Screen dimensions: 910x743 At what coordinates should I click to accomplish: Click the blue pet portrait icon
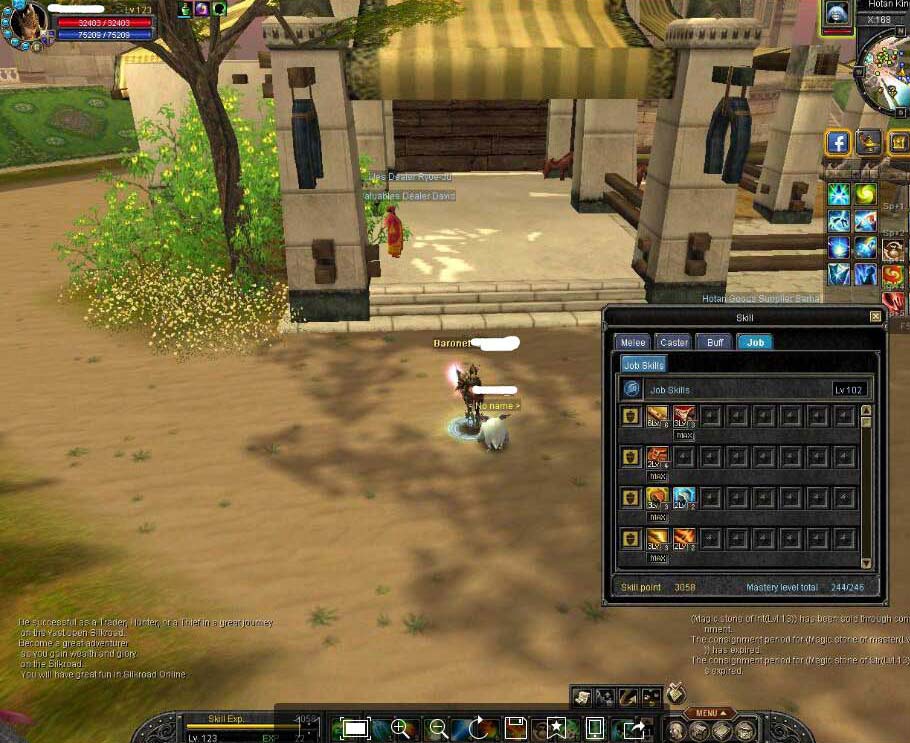(836, 14)
